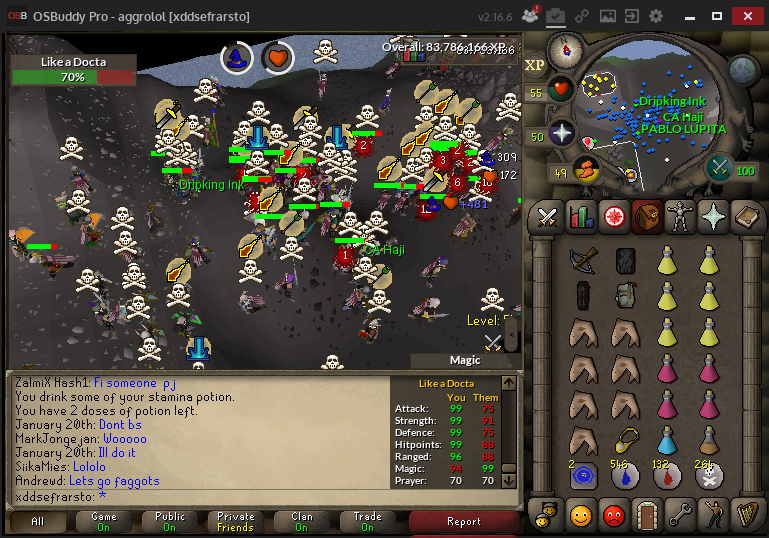Switch to the Skills tab
Viewport: 769px width, 538px height.
click(x=581, y=215)
